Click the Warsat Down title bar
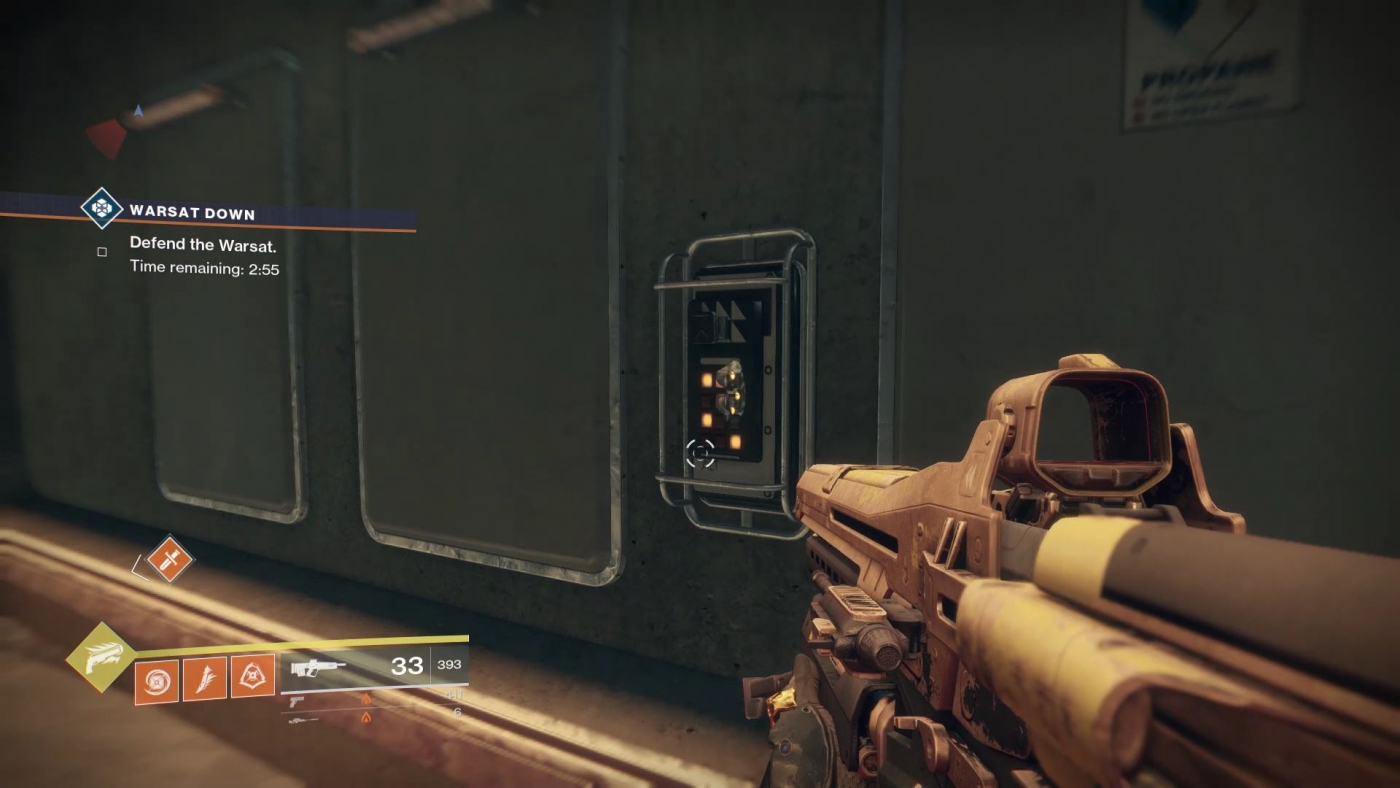 (190, 213)
